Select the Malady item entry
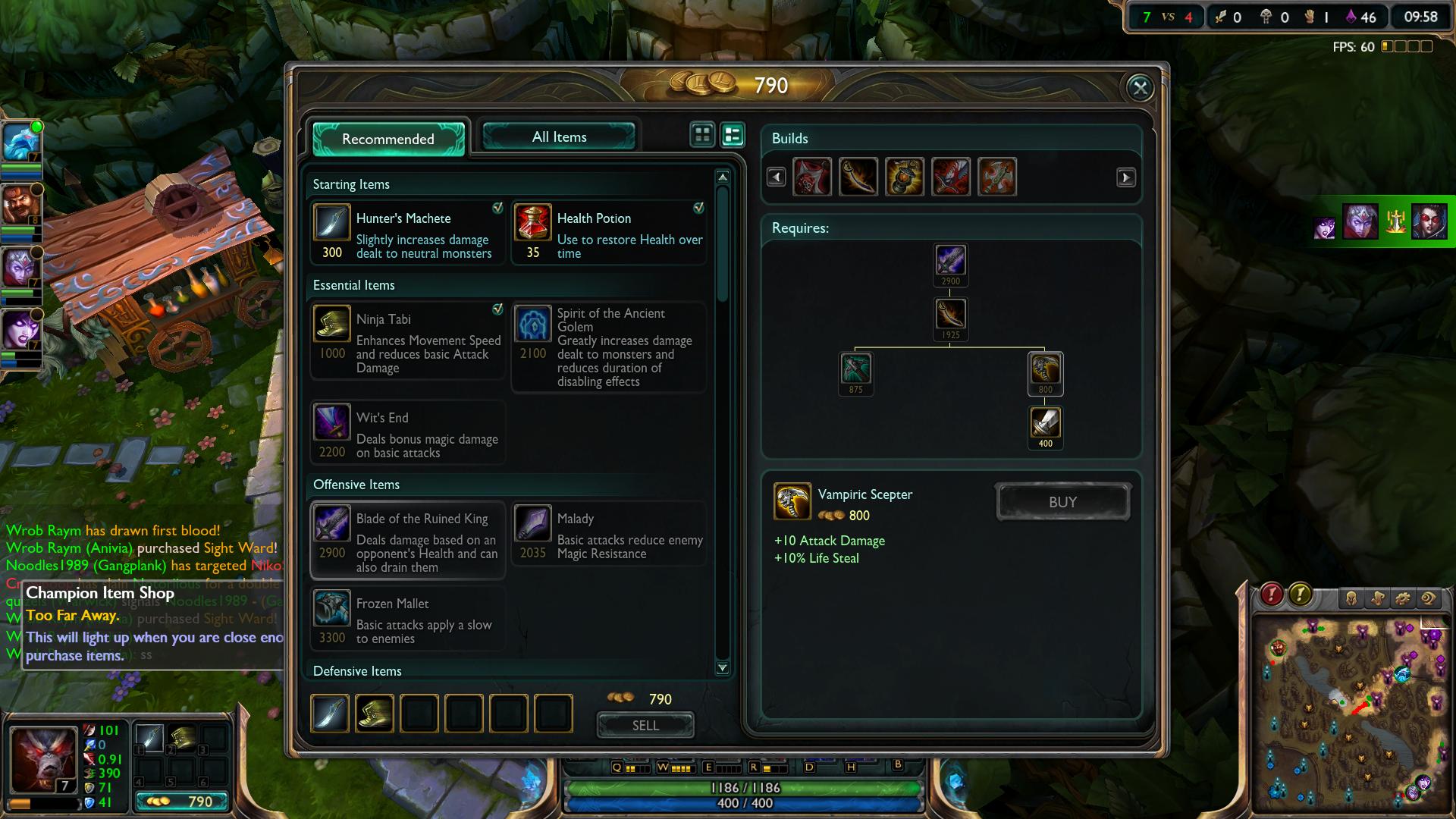 click(x=609, y=534)
